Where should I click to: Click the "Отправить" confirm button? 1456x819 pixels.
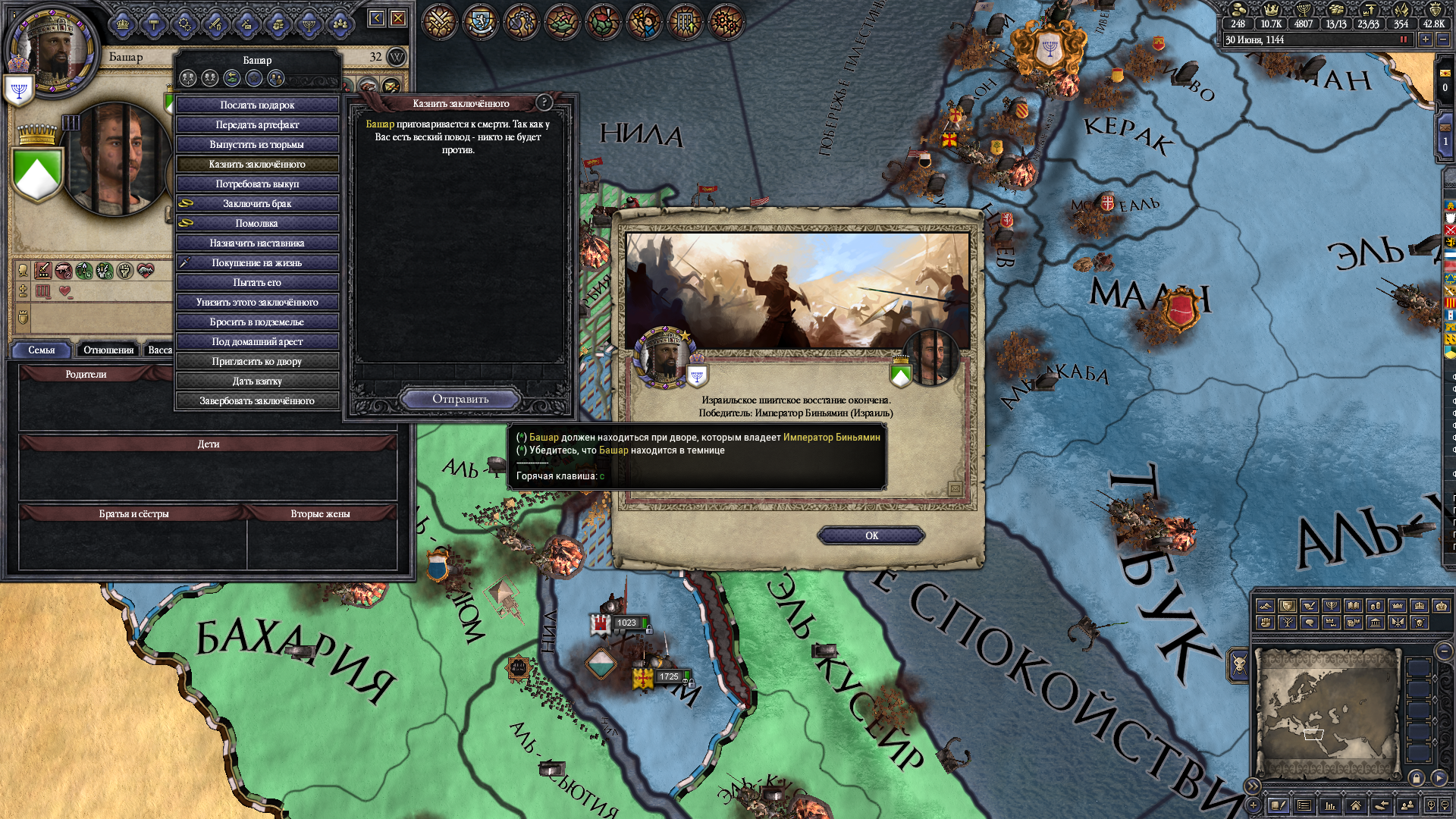pos(460,399)
